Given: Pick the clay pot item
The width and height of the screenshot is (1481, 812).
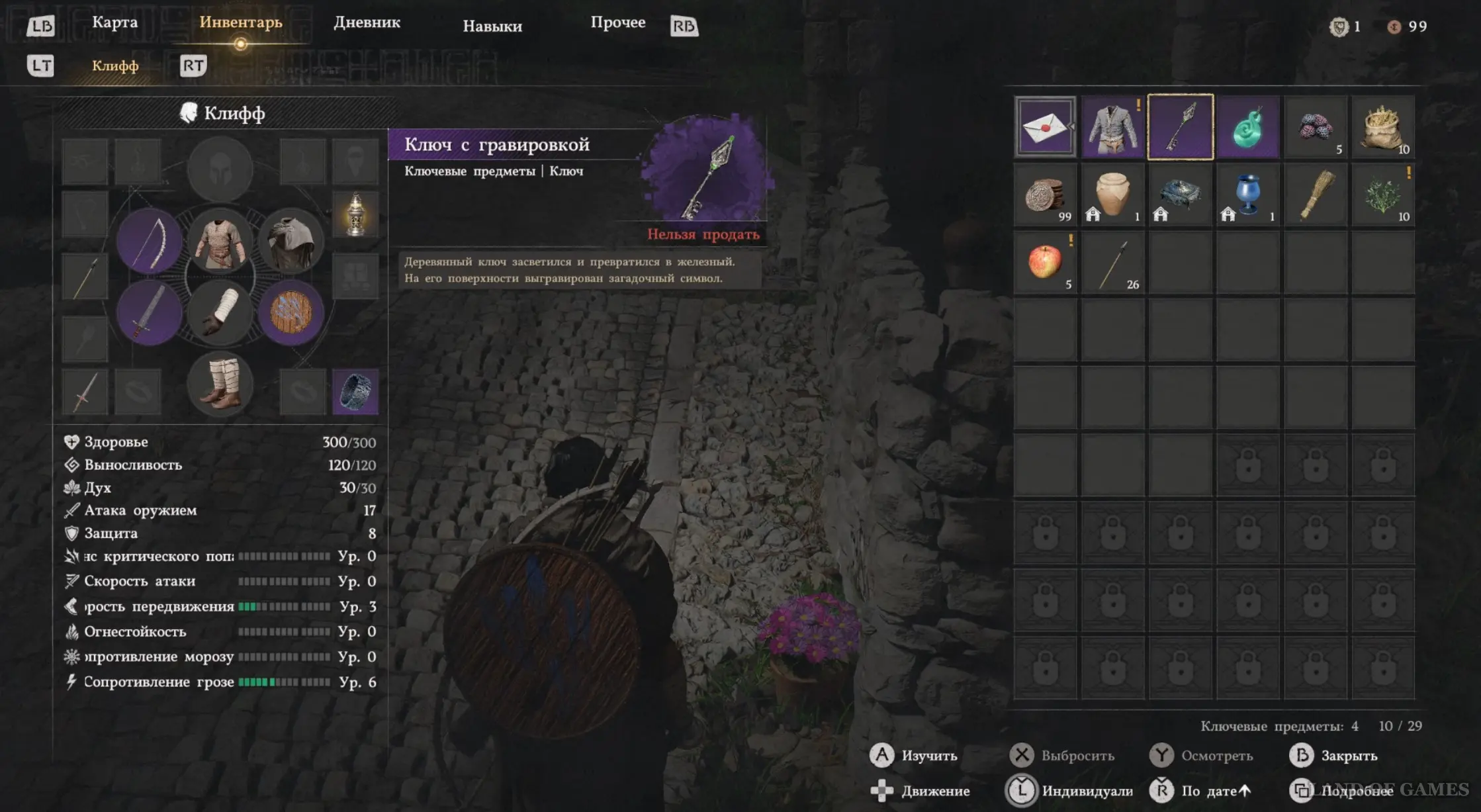Looking at the screenshot, I should point(1112,195).
